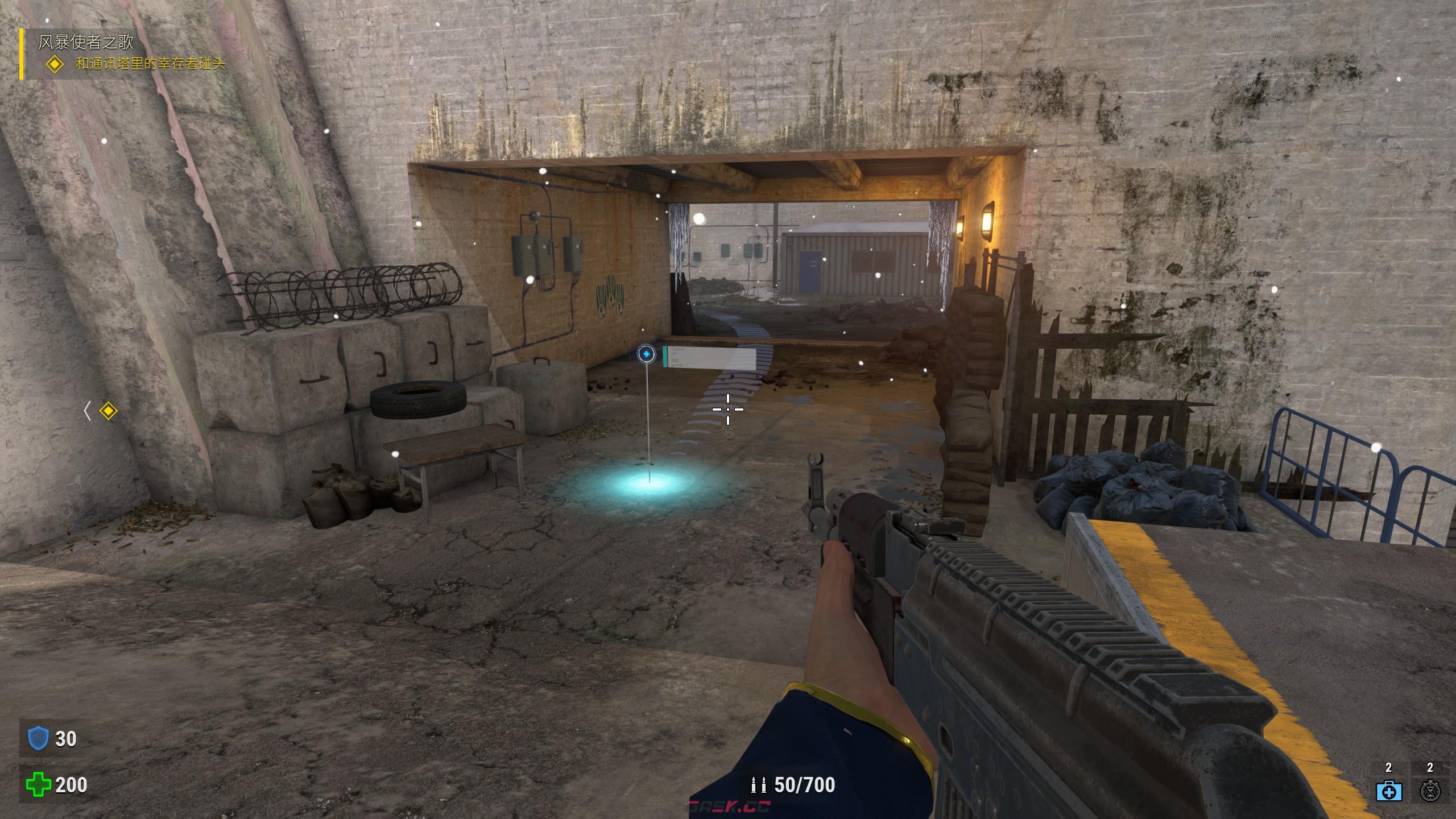Activate the stopwatch time-slow item

coord(1430,791)
